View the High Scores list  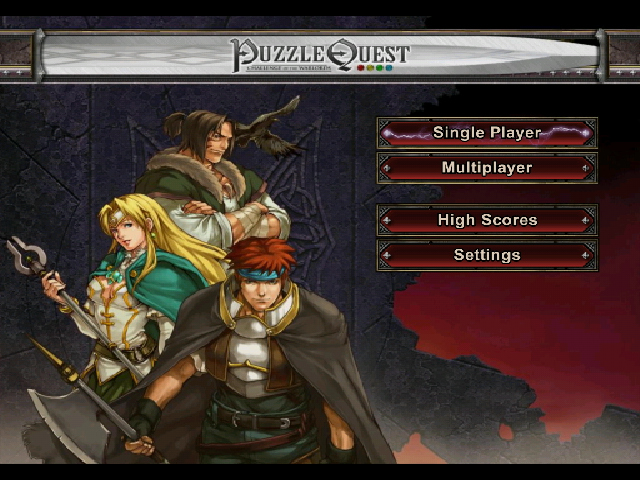(x=487, y=220)
